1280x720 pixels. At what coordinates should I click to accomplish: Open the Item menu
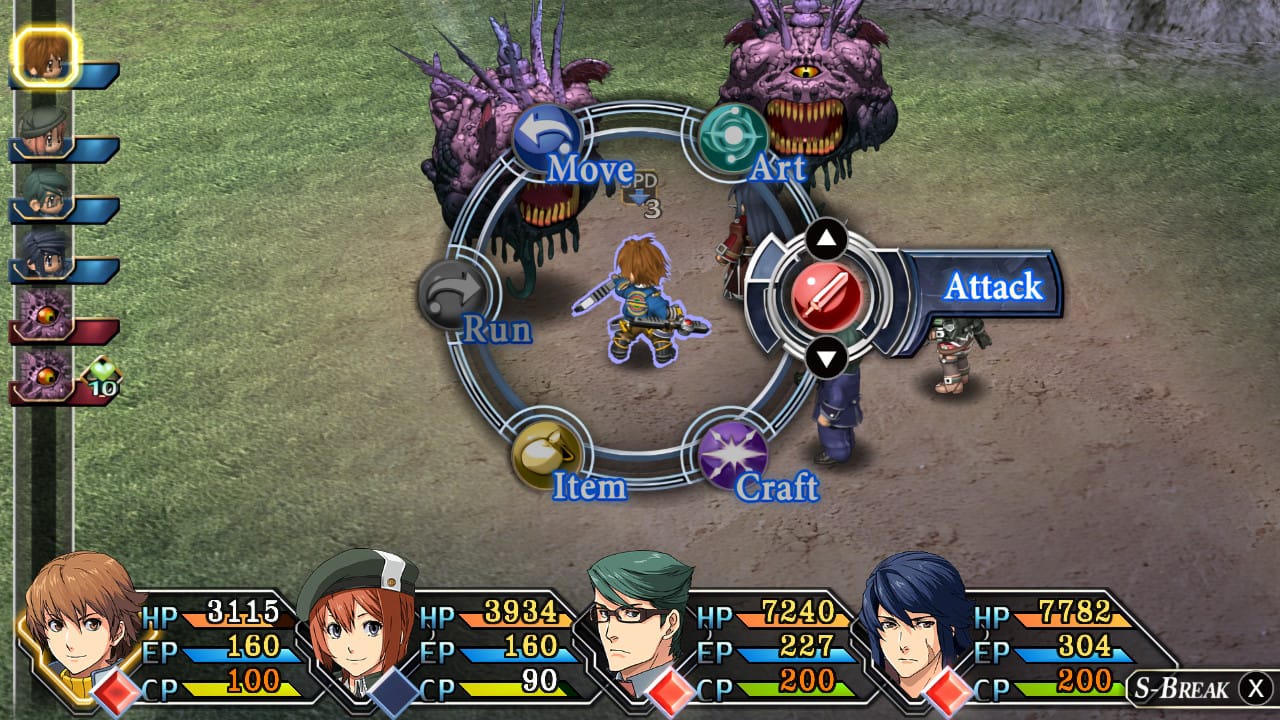point(546,454)
